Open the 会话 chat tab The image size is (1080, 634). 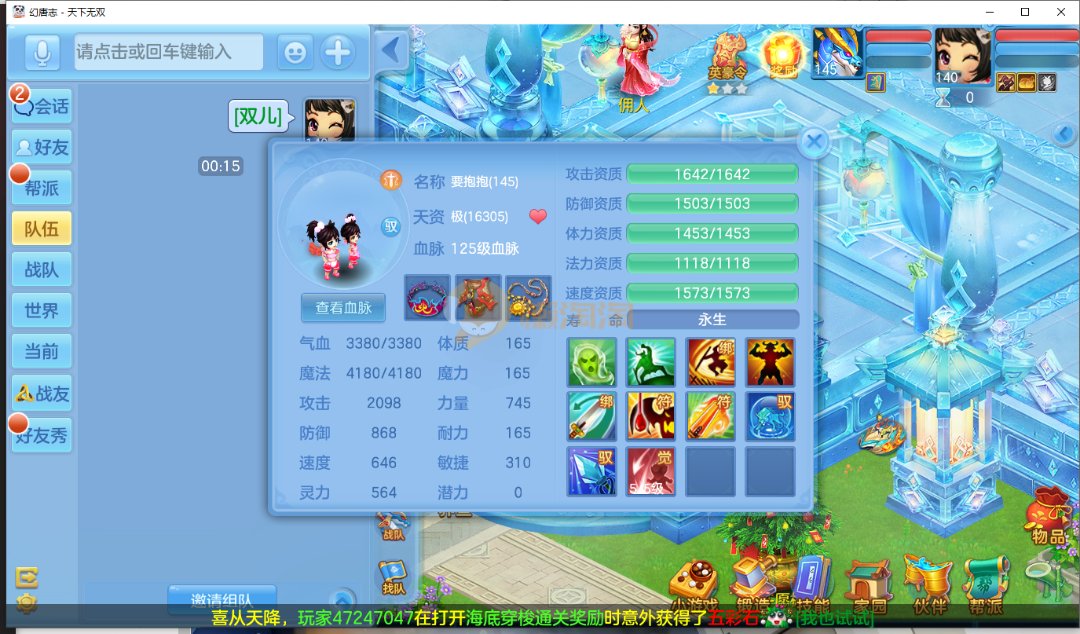point(42,106)
